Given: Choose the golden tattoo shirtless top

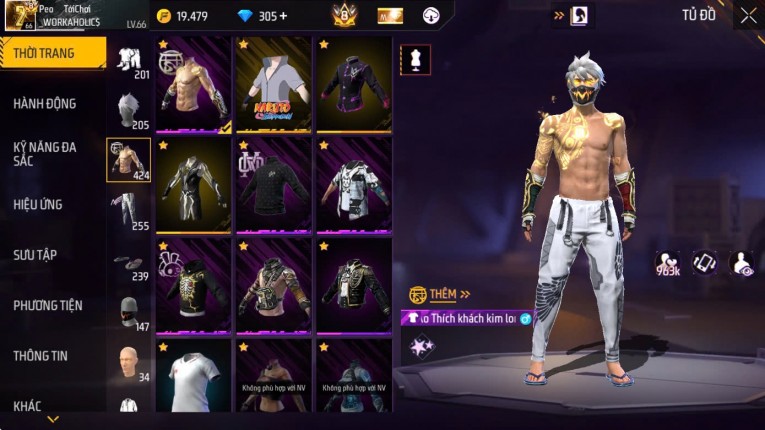Looking at the screenshot, I should pos(194,85).
